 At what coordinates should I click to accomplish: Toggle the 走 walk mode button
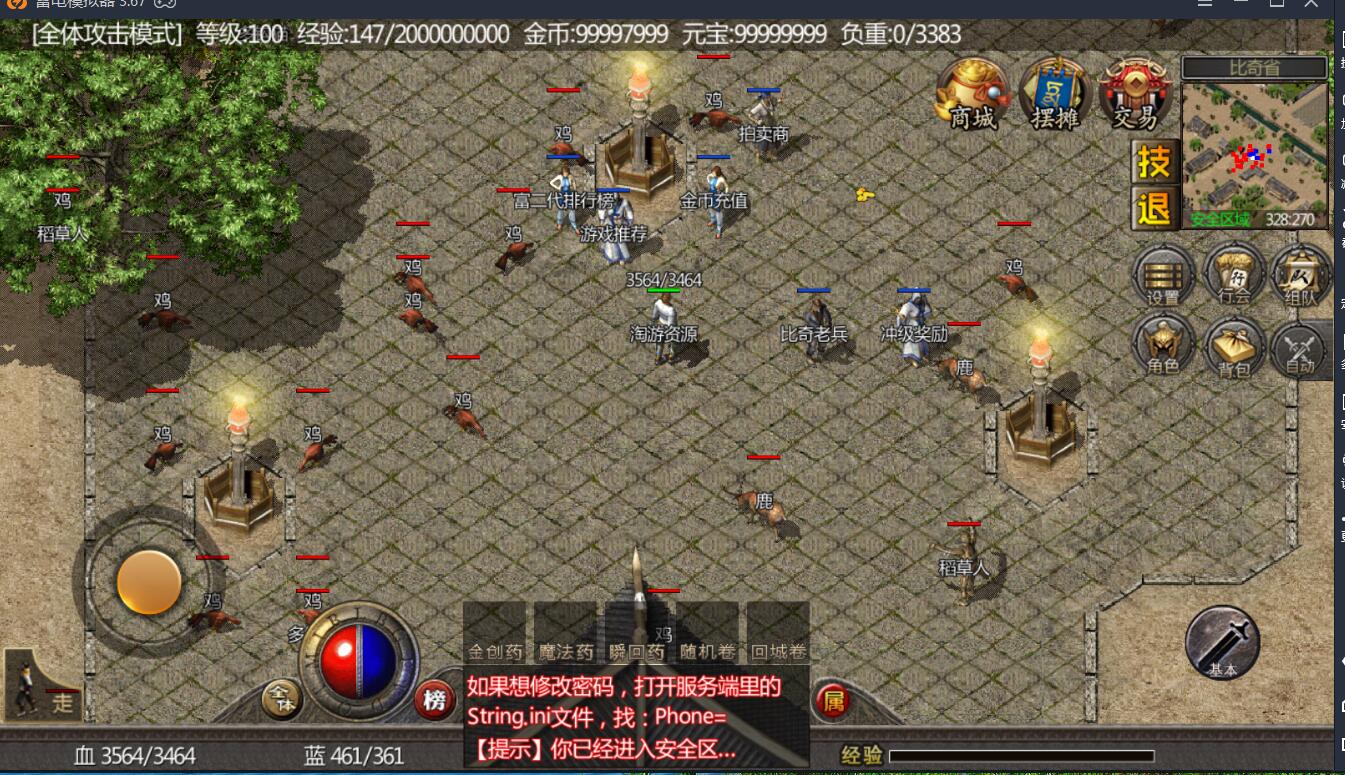pyautogui.click(x=43, y=686)
